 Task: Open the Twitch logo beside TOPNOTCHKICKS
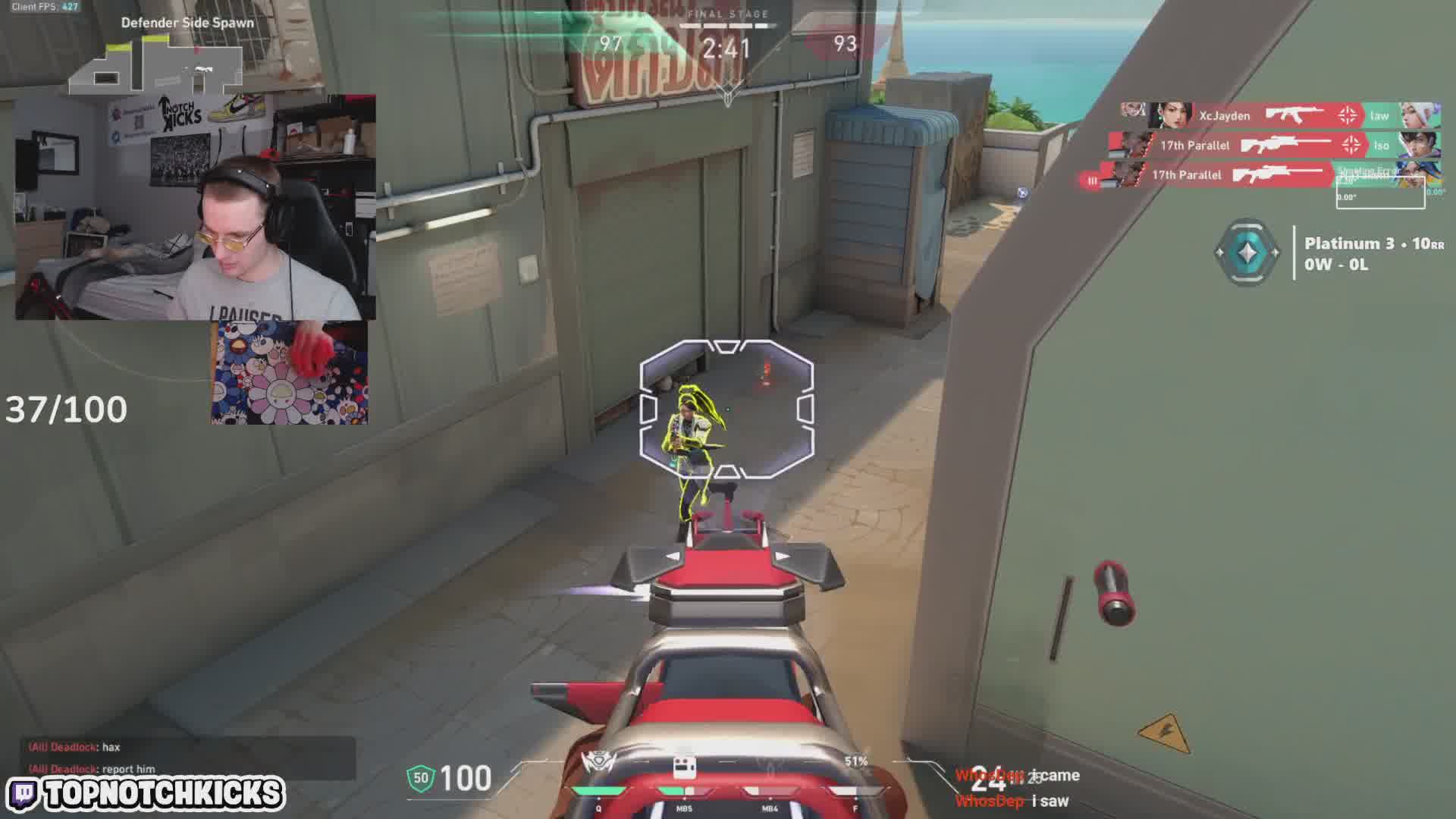[24, 794]
